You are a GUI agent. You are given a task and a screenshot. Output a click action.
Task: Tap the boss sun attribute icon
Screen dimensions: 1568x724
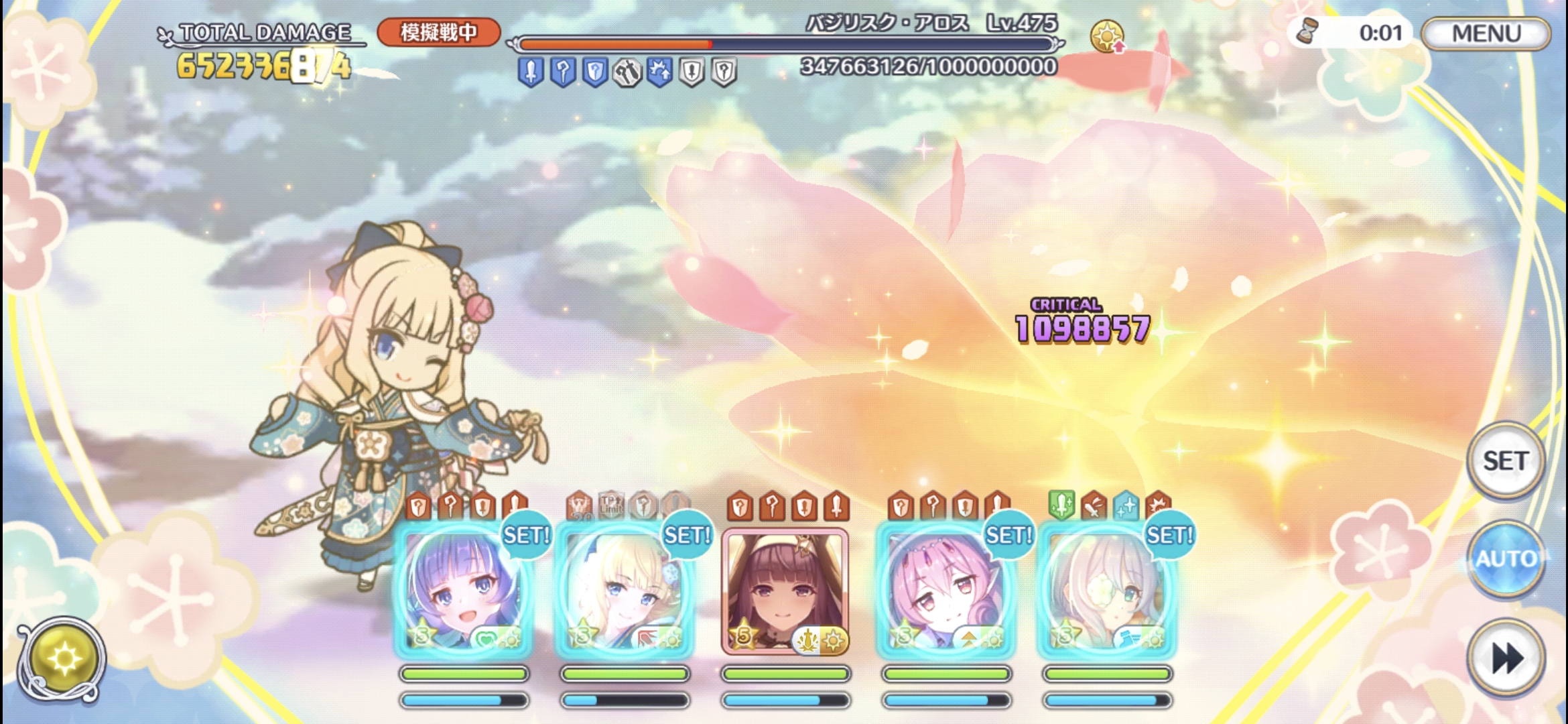[x=1106, y=35]
